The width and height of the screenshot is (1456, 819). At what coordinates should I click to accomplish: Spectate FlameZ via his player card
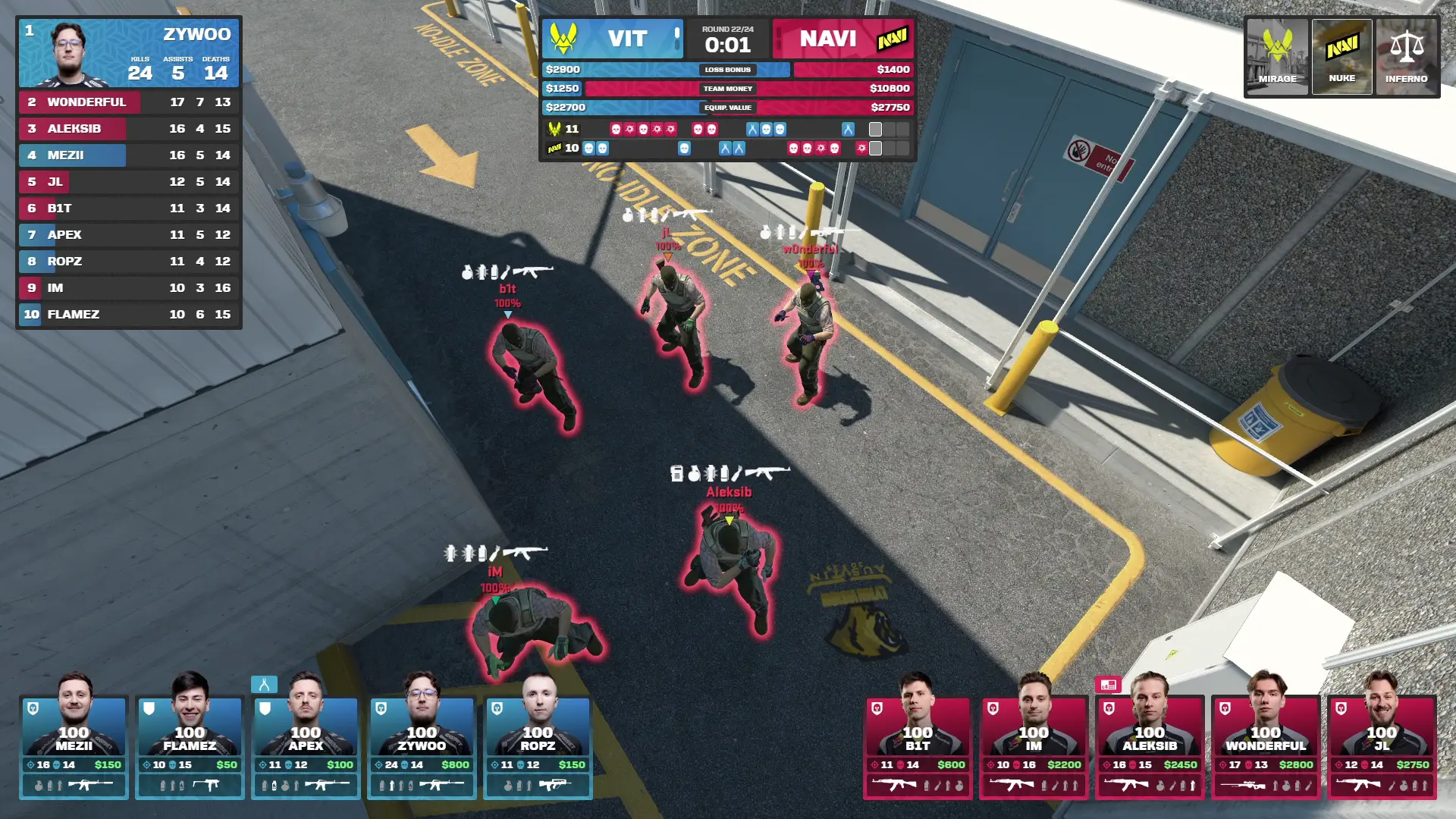tap(190, 747)
